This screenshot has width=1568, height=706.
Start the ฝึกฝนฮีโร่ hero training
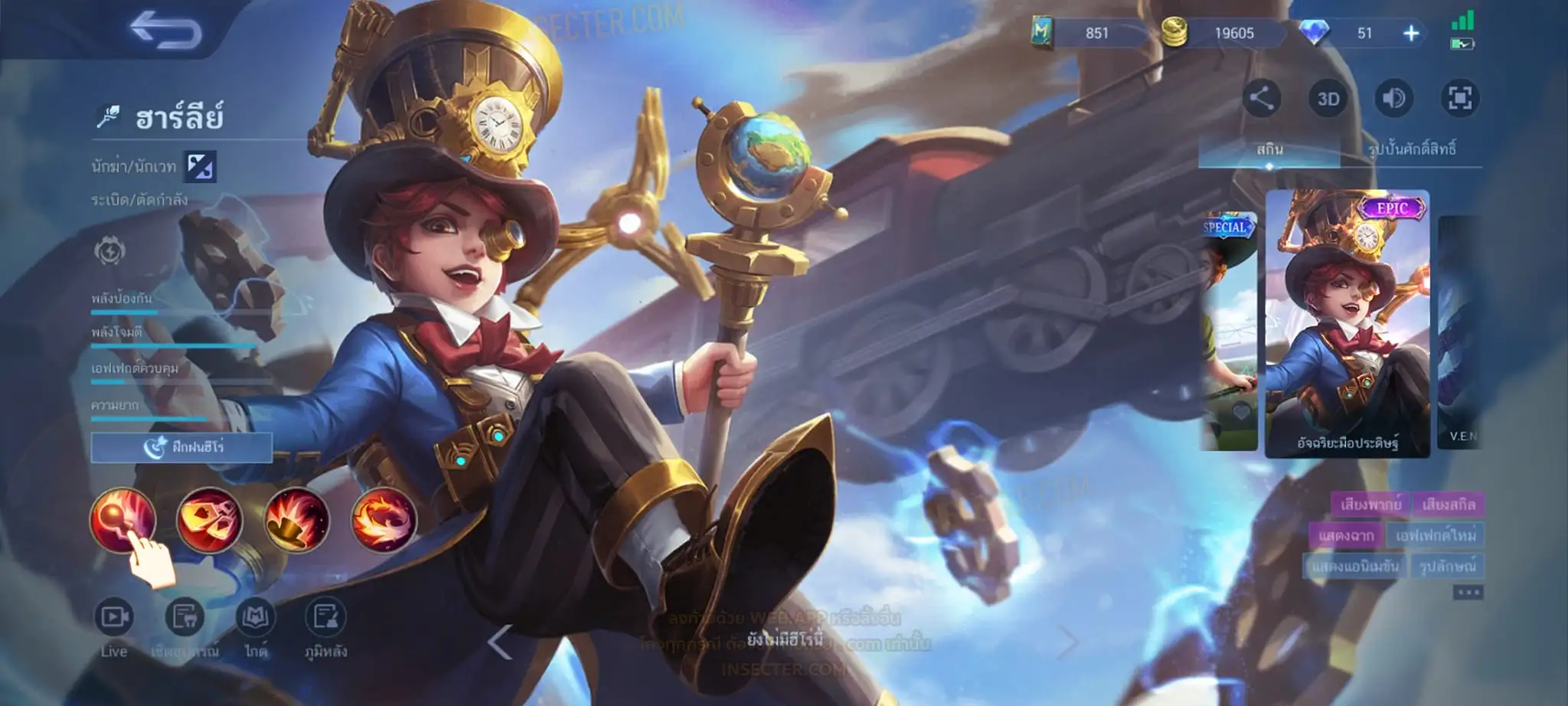[x=181, y=447]
